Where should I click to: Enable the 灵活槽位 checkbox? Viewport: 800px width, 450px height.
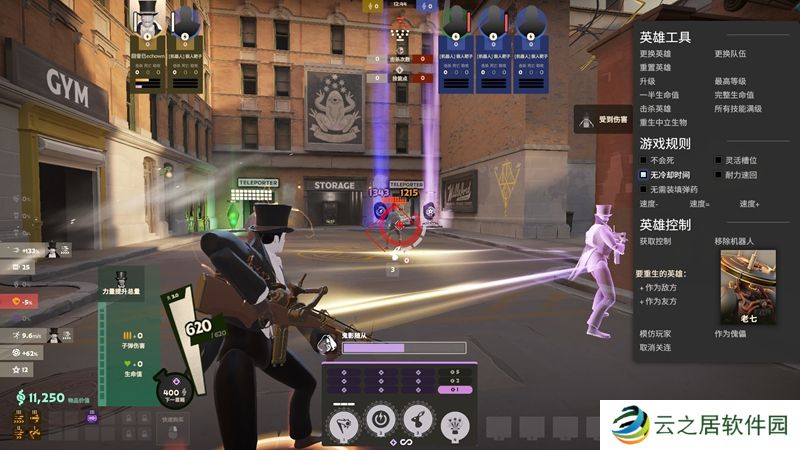pyautogui.click(x=718, y=160)
